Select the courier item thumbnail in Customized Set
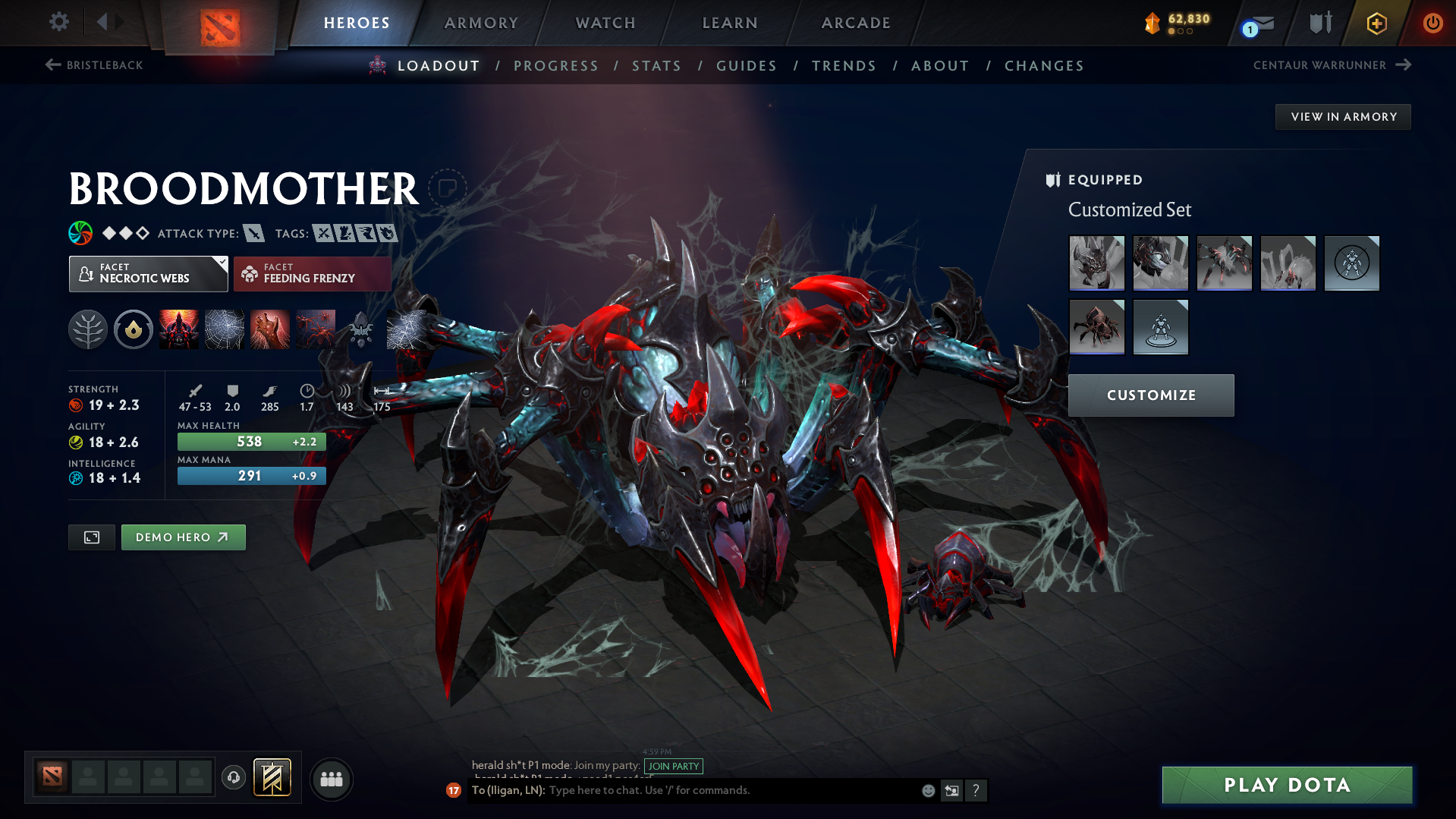The image size is (1456, 819). (x=1096, y=327)
